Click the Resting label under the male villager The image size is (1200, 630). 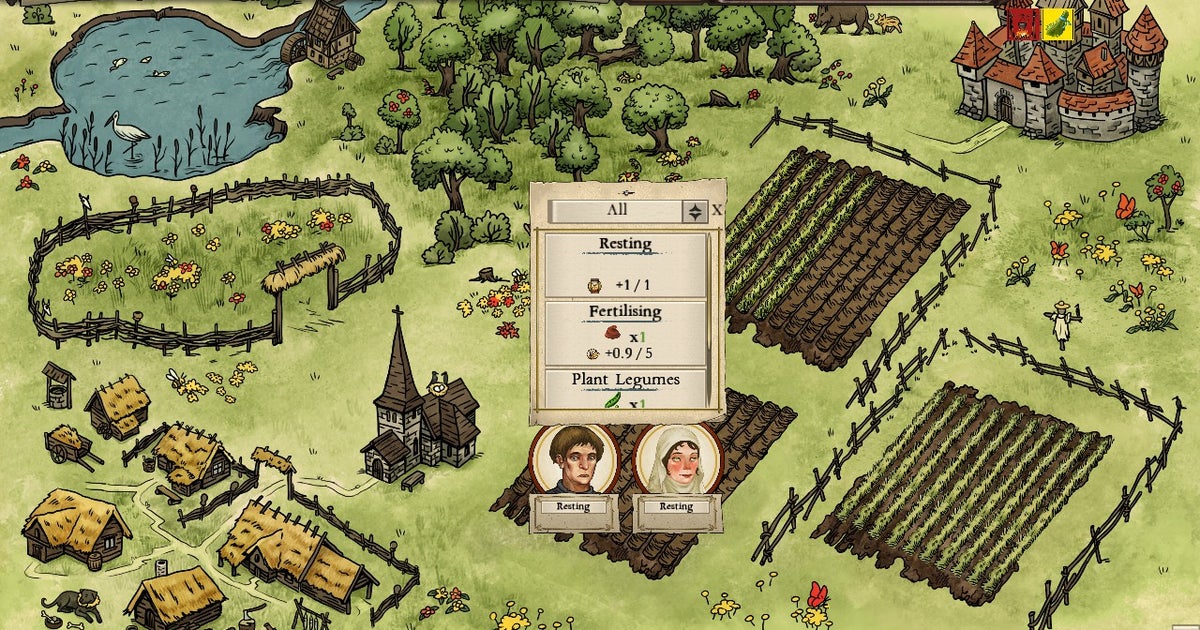[x=573, y=506]
